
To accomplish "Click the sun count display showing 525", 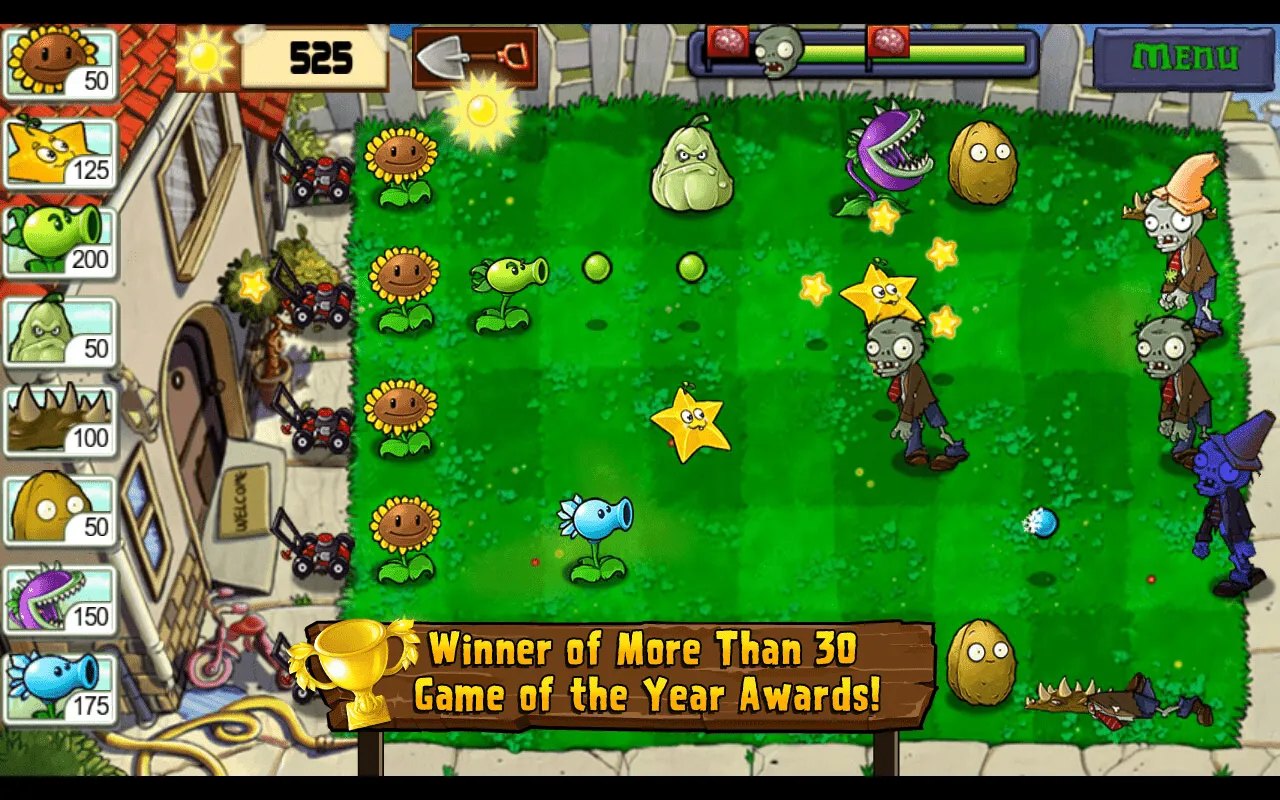I will point(320,57).
